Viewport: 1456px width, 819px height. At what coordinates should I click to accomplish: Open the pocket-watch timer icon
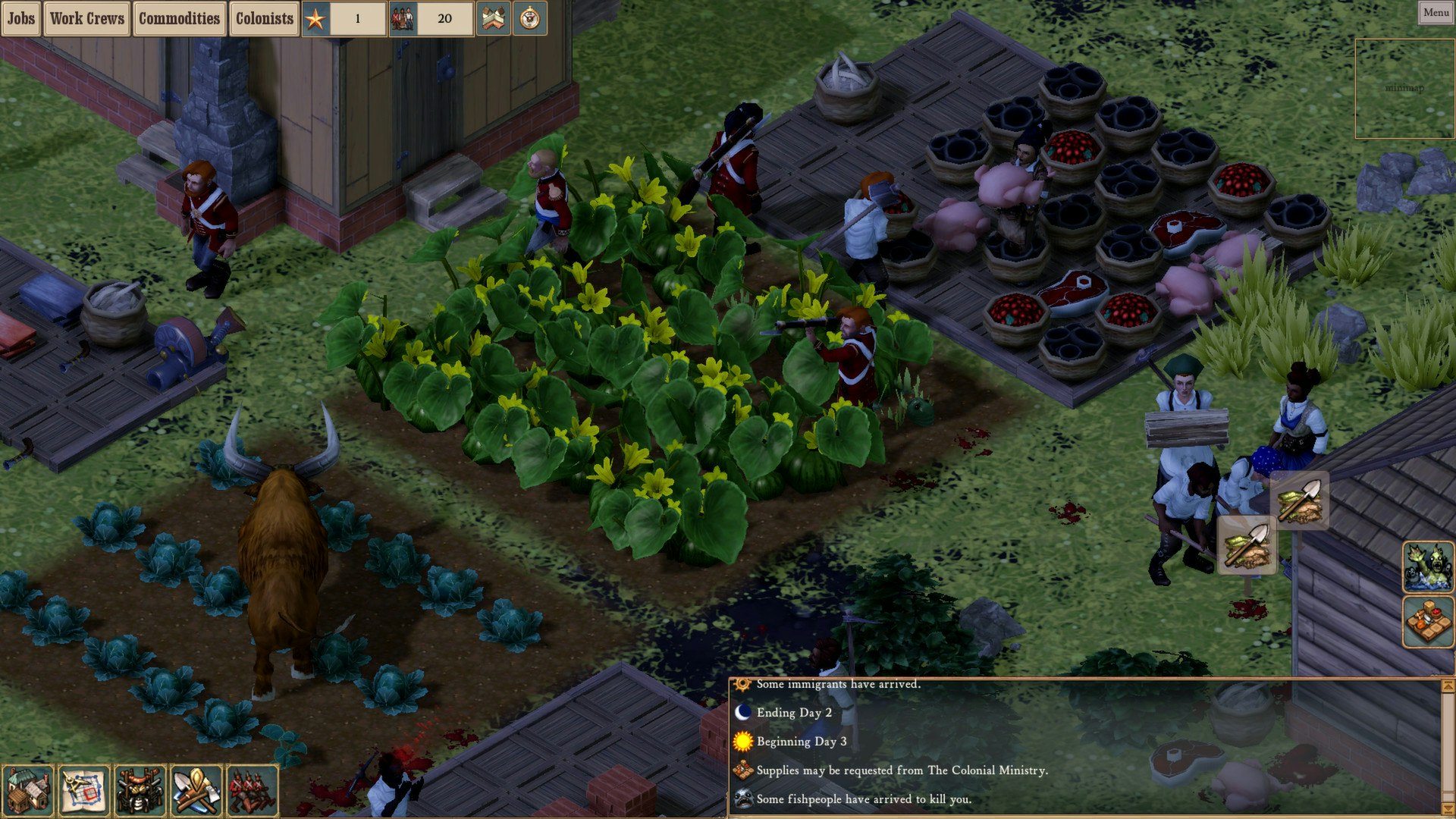click(531, 19)
